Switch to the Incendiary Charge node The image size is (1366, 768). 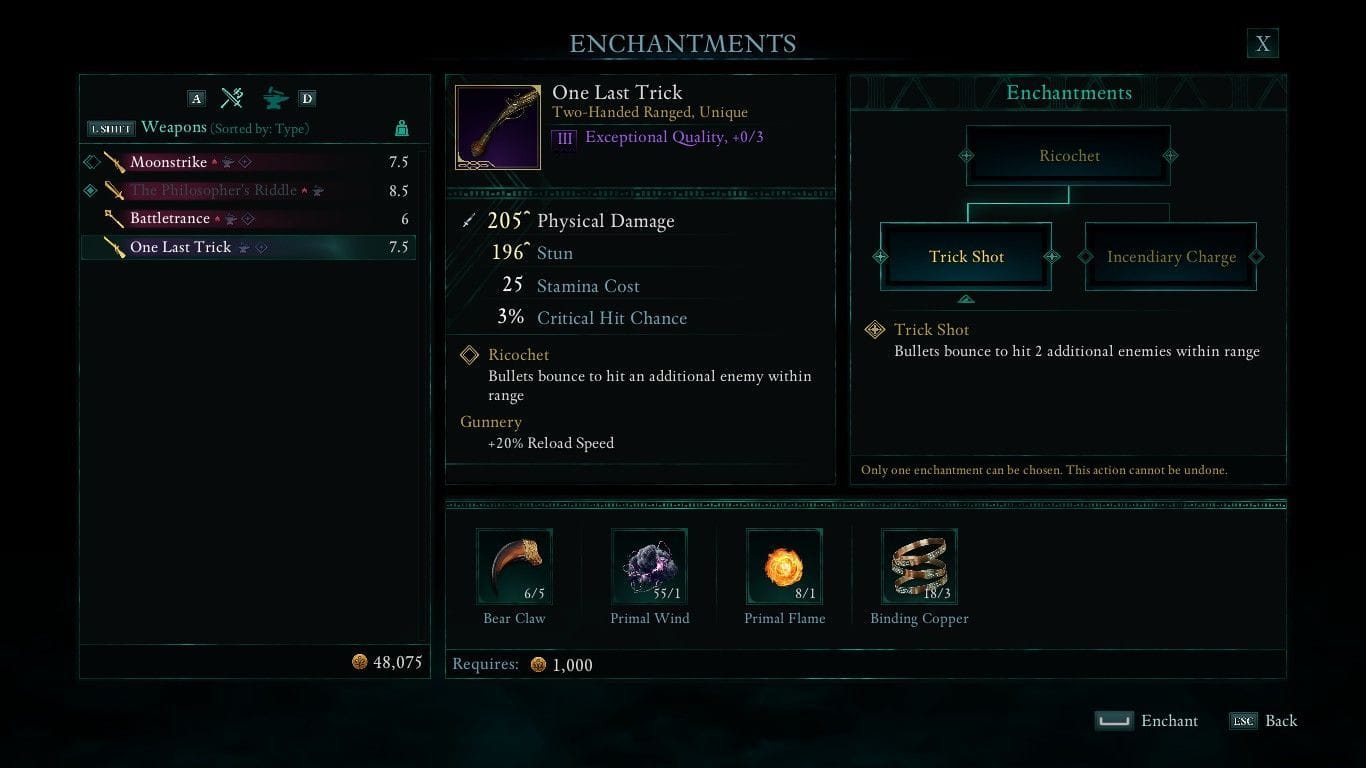point(1170,257)
